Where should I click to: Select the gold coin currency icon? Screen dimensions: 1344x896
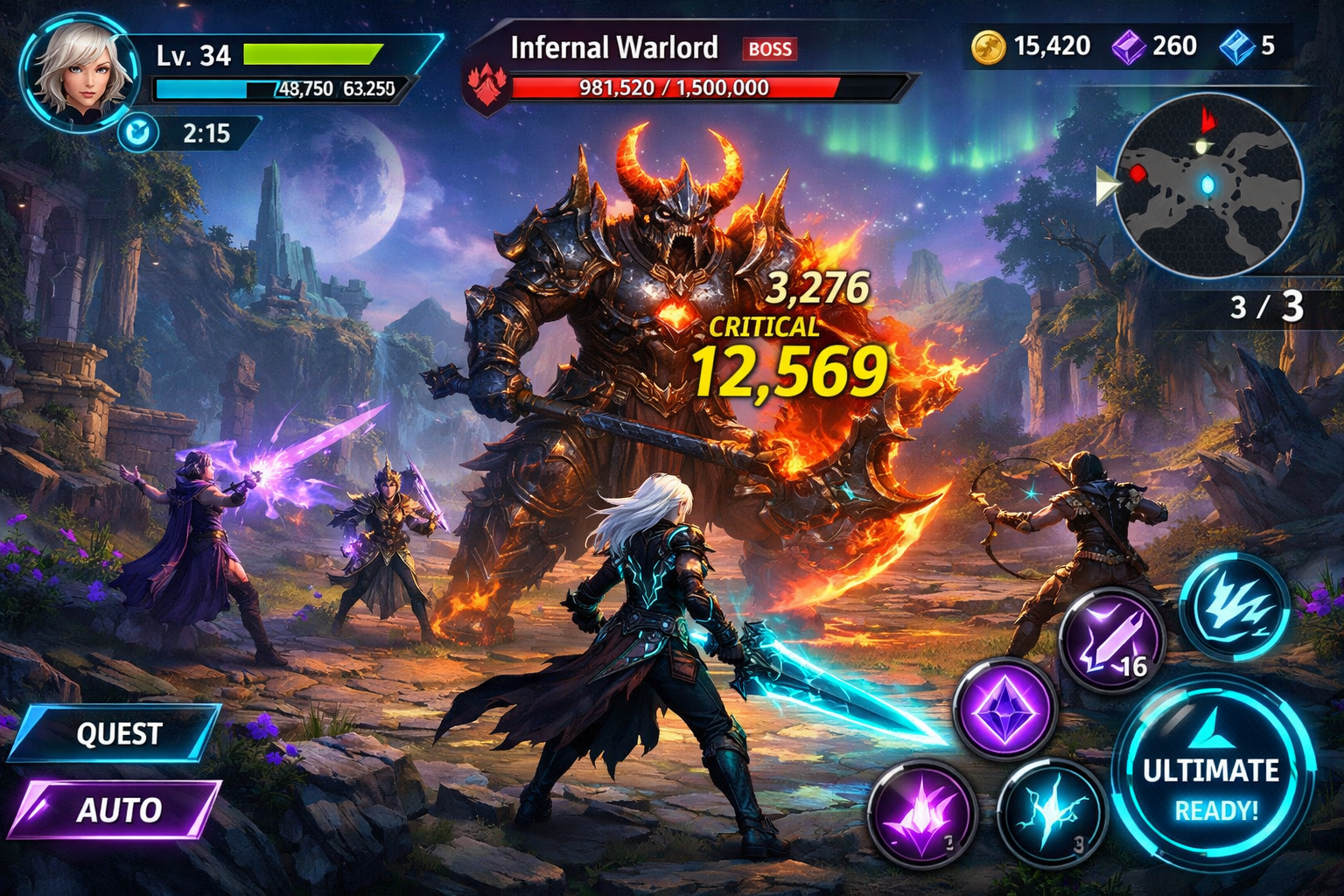coord(988,46)
